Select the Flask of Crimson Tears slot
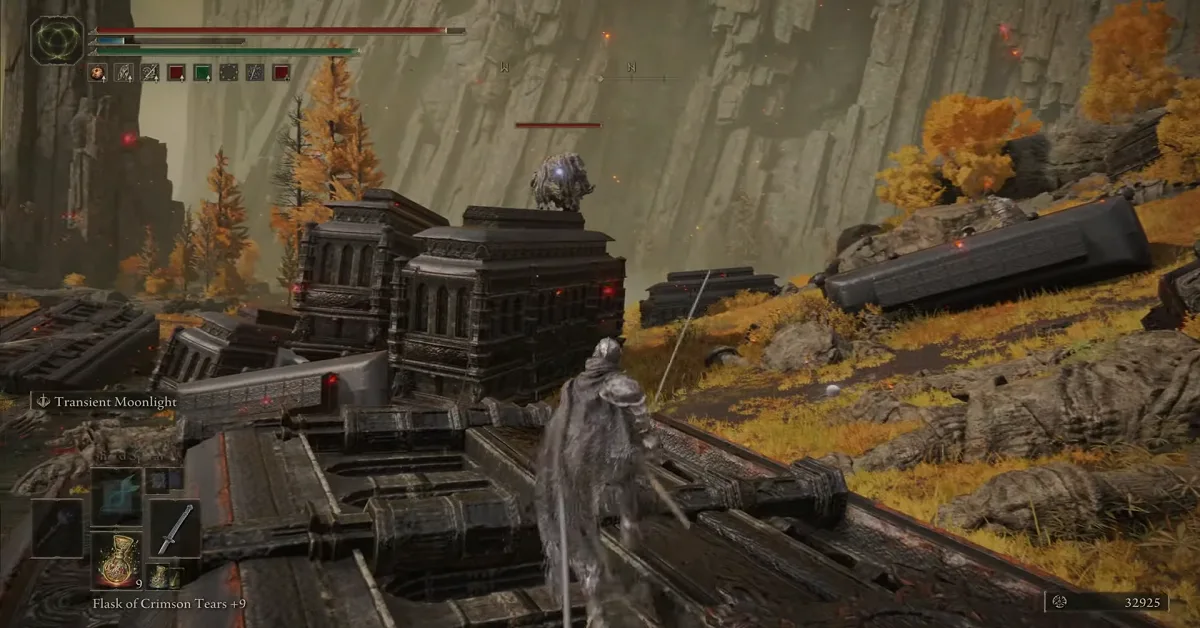Viewport: 1200px width, 628px height. pyautogui.click(x=118, y=561)
